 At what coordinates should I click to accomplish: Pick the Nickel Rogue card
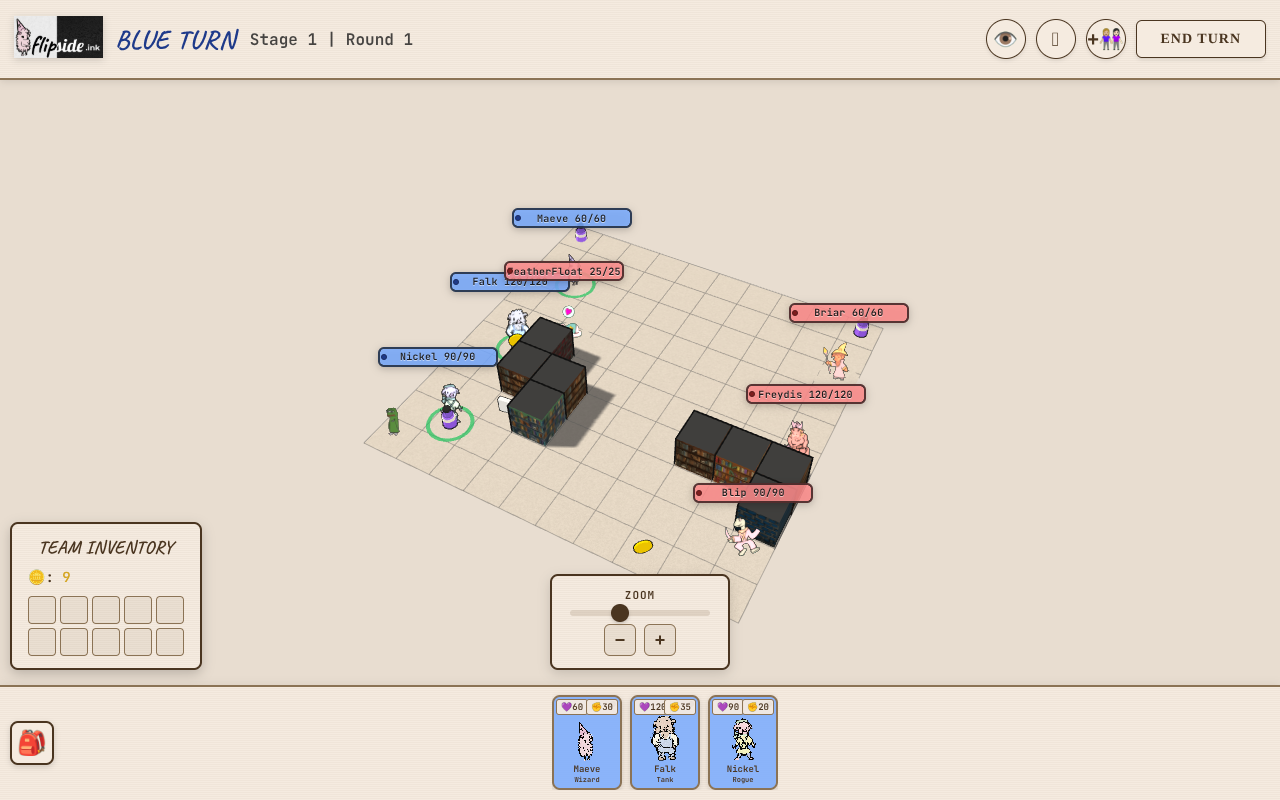(743, 742)
